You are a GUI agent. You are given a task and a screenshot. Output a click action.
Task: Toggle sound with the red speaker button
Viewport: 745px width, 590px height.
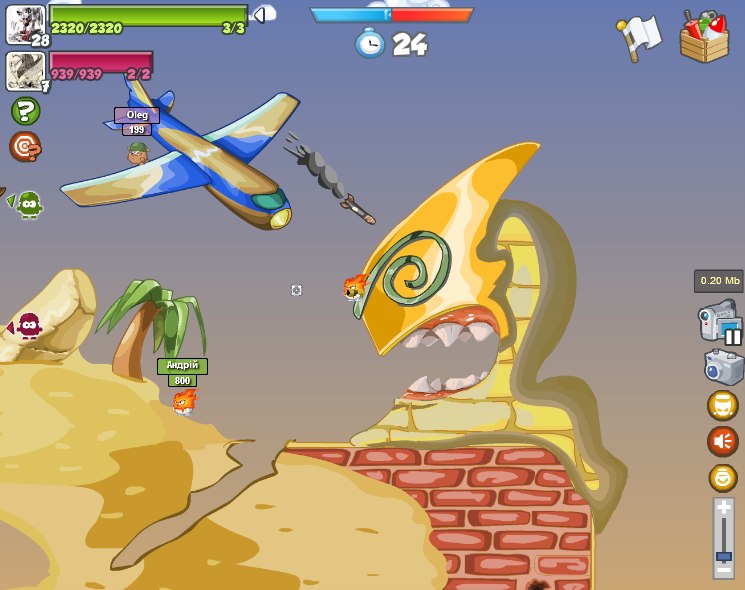[722, 441]
